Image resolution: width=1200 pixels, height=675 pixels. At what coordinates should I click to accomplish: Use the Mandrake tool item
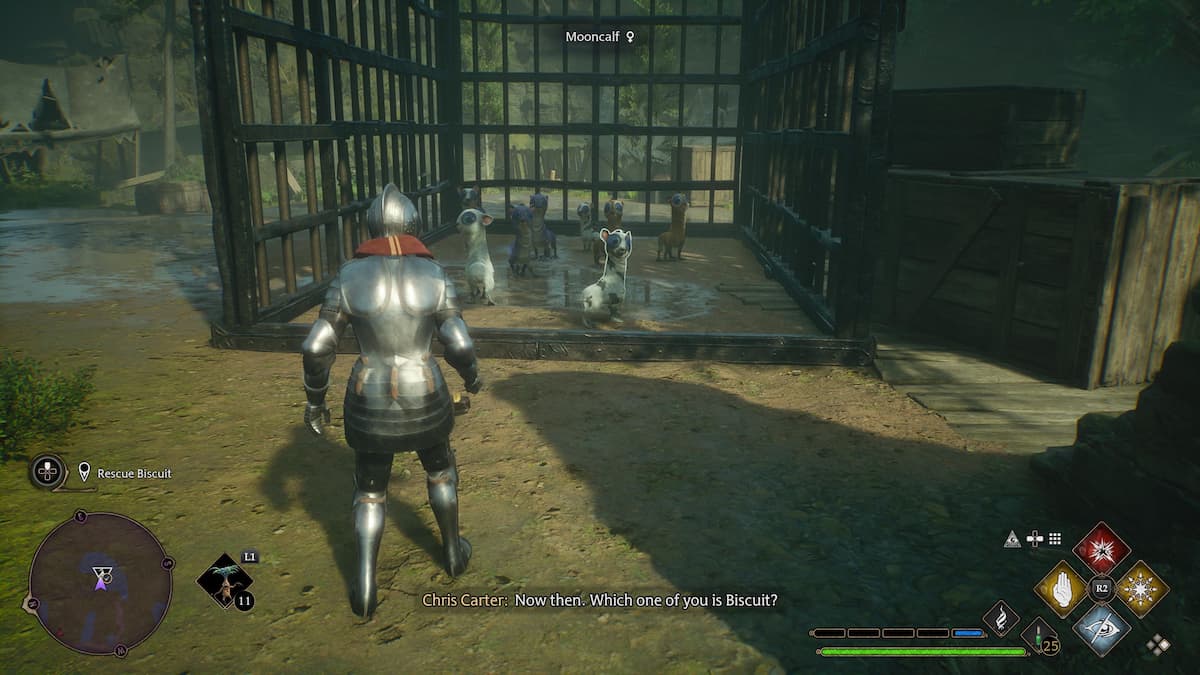pos(223,581)
